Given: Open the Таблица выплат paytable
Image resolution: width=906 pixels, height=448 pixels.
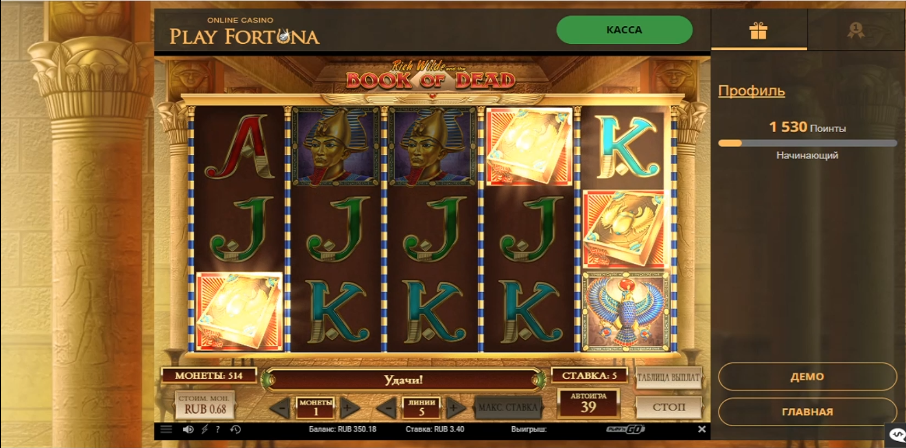Looking at the screenshot, I should (x=668, y=377).
